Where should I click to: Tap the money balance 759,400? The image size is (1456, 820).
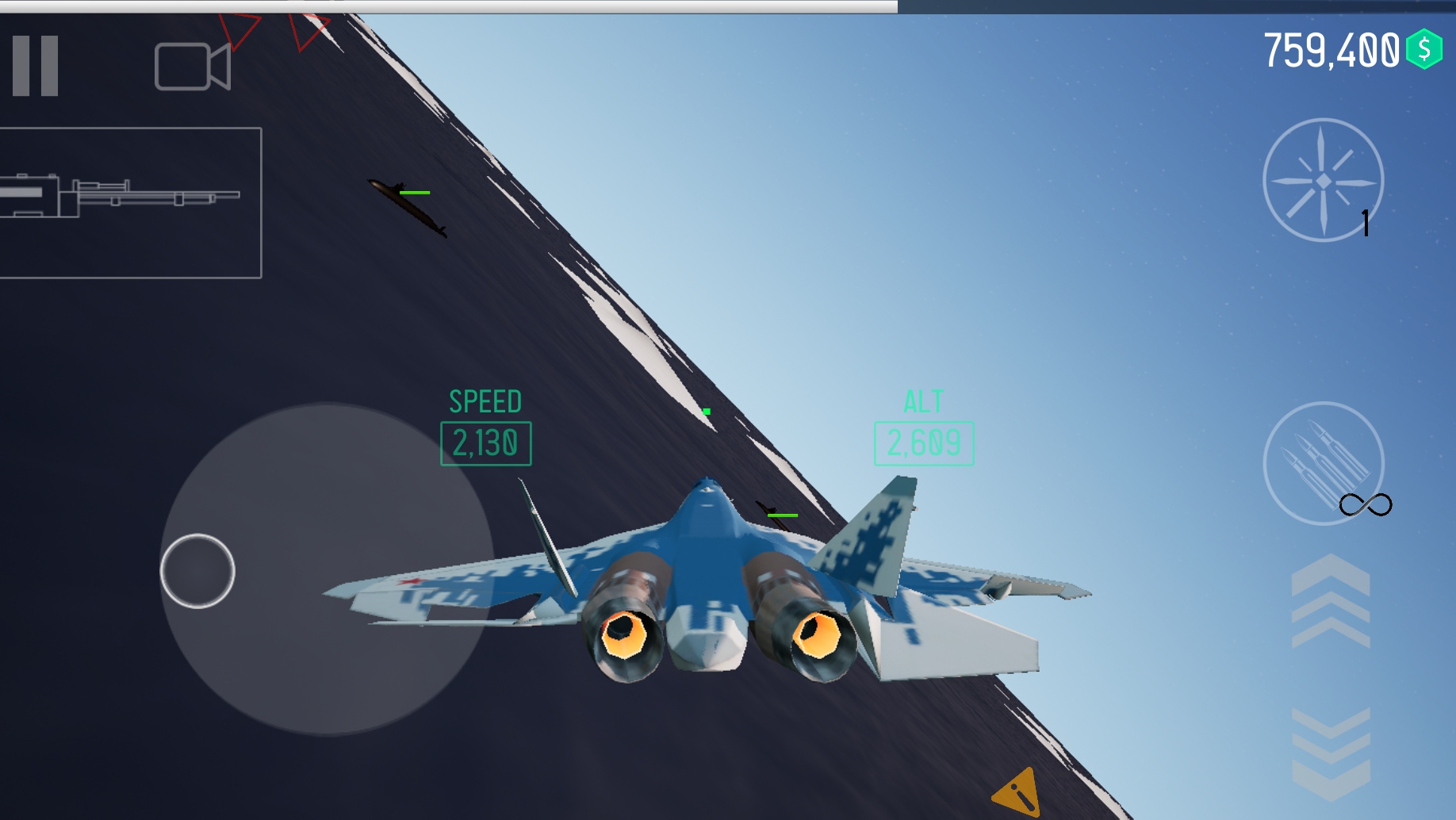[x=1336, y=49]
